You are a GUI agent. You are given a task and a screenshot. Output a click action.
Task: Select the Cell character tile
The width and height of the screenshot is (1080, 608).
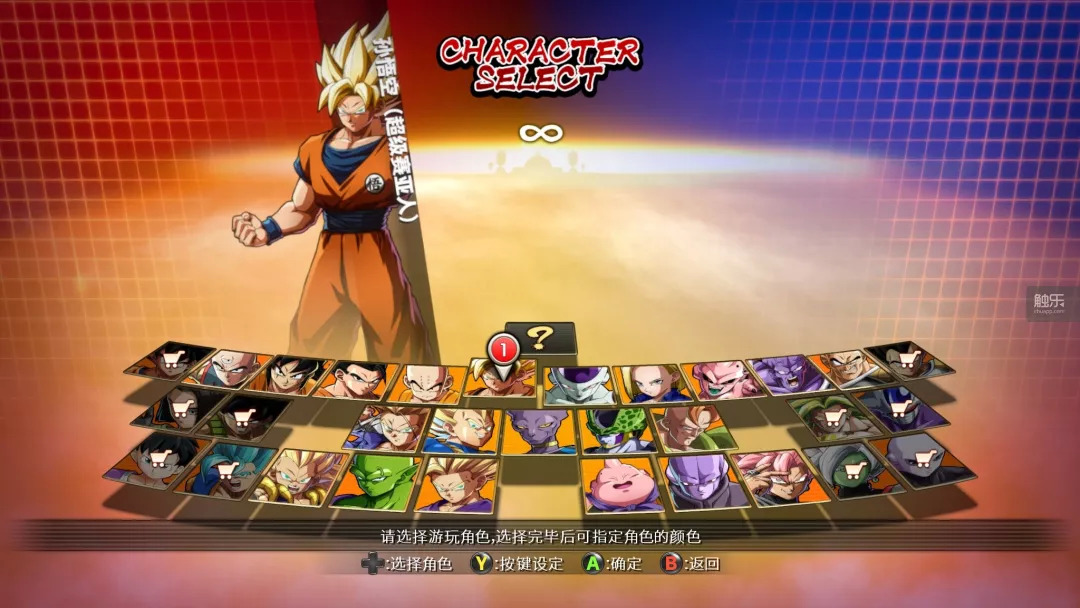pos(616,430)
